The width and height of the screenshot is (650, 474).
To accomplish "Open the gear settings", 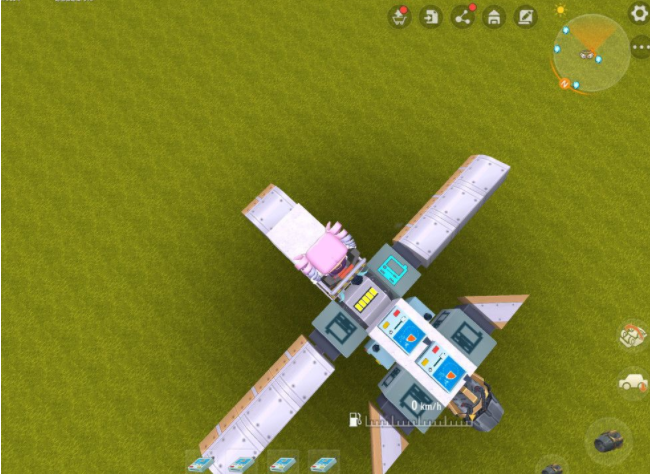I will point(639,13).
